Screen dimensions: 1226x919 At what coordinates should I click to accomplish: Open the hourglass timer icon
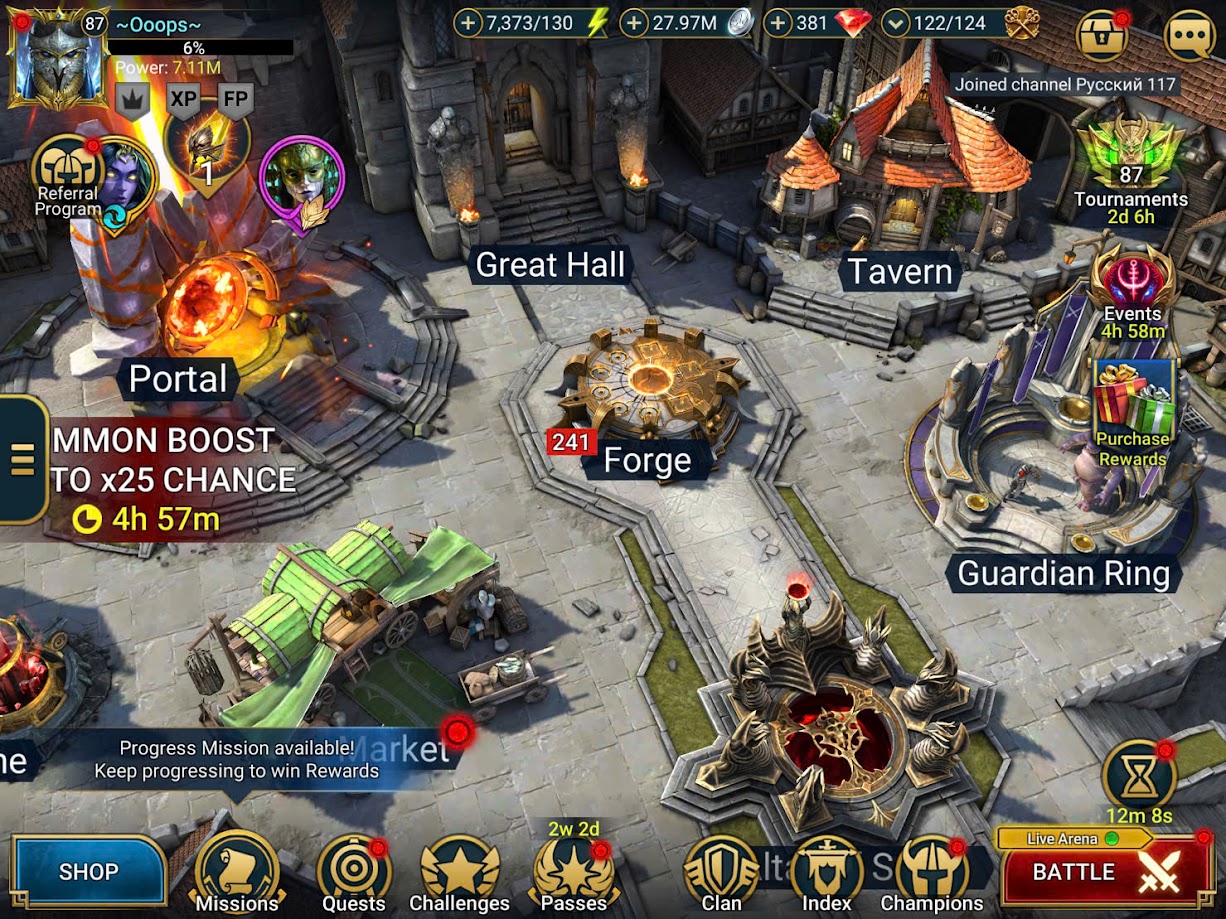tap(1138, 776)
